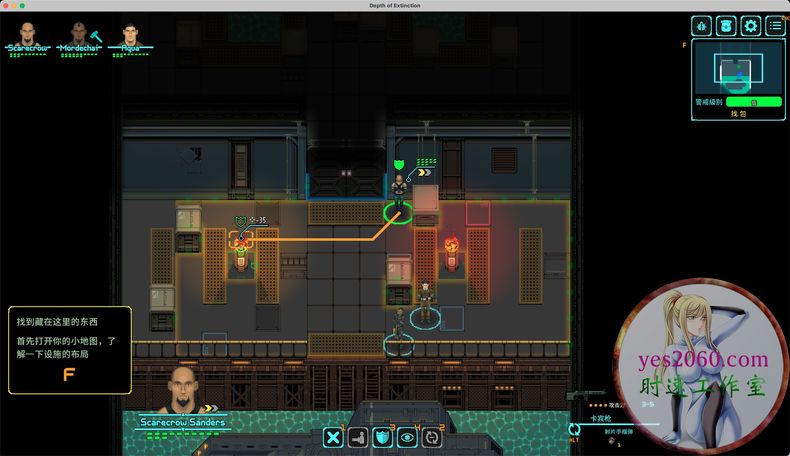Open the gear settings menu

tap(750, 26)
